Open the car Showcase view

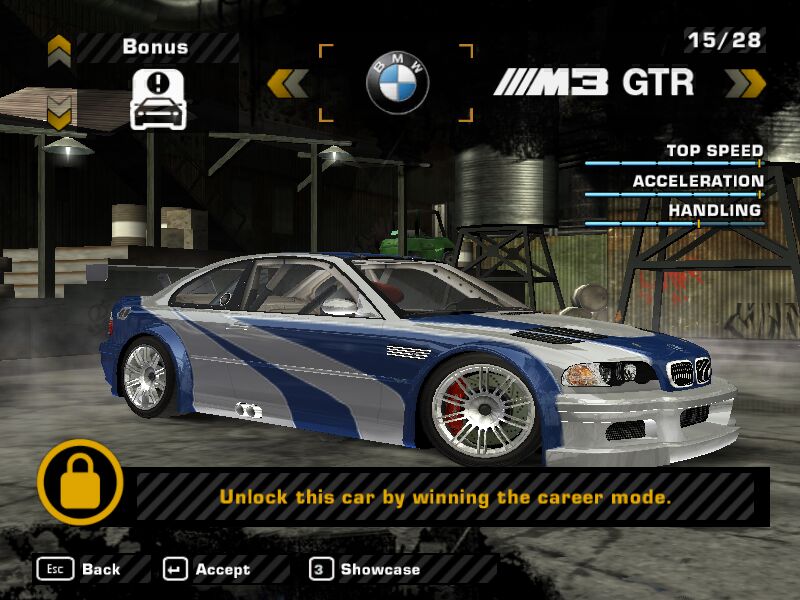click(365, 569)
